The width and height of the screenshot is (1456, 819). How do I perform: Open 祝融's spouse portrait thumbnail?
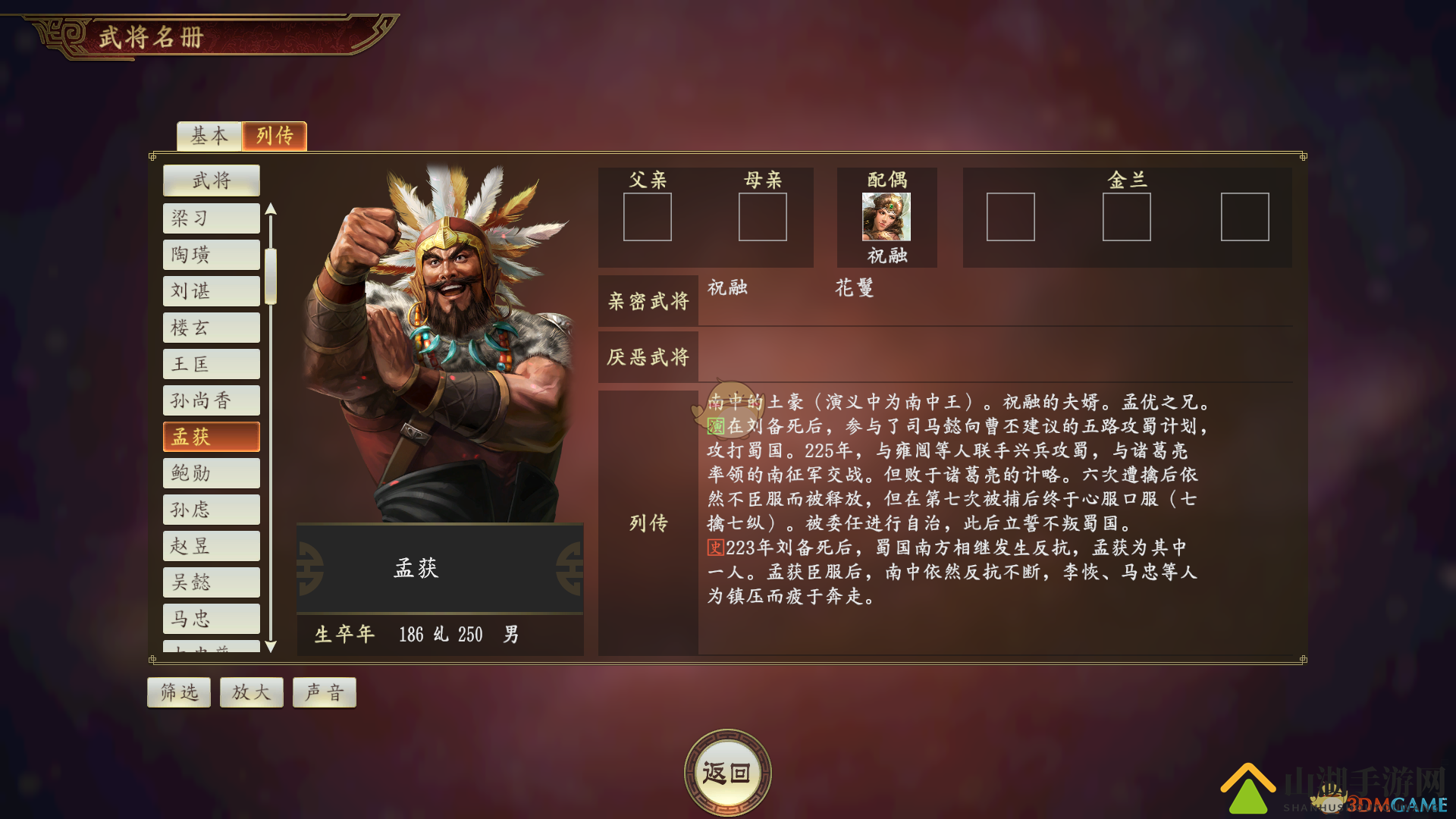[x=886, y=218]
